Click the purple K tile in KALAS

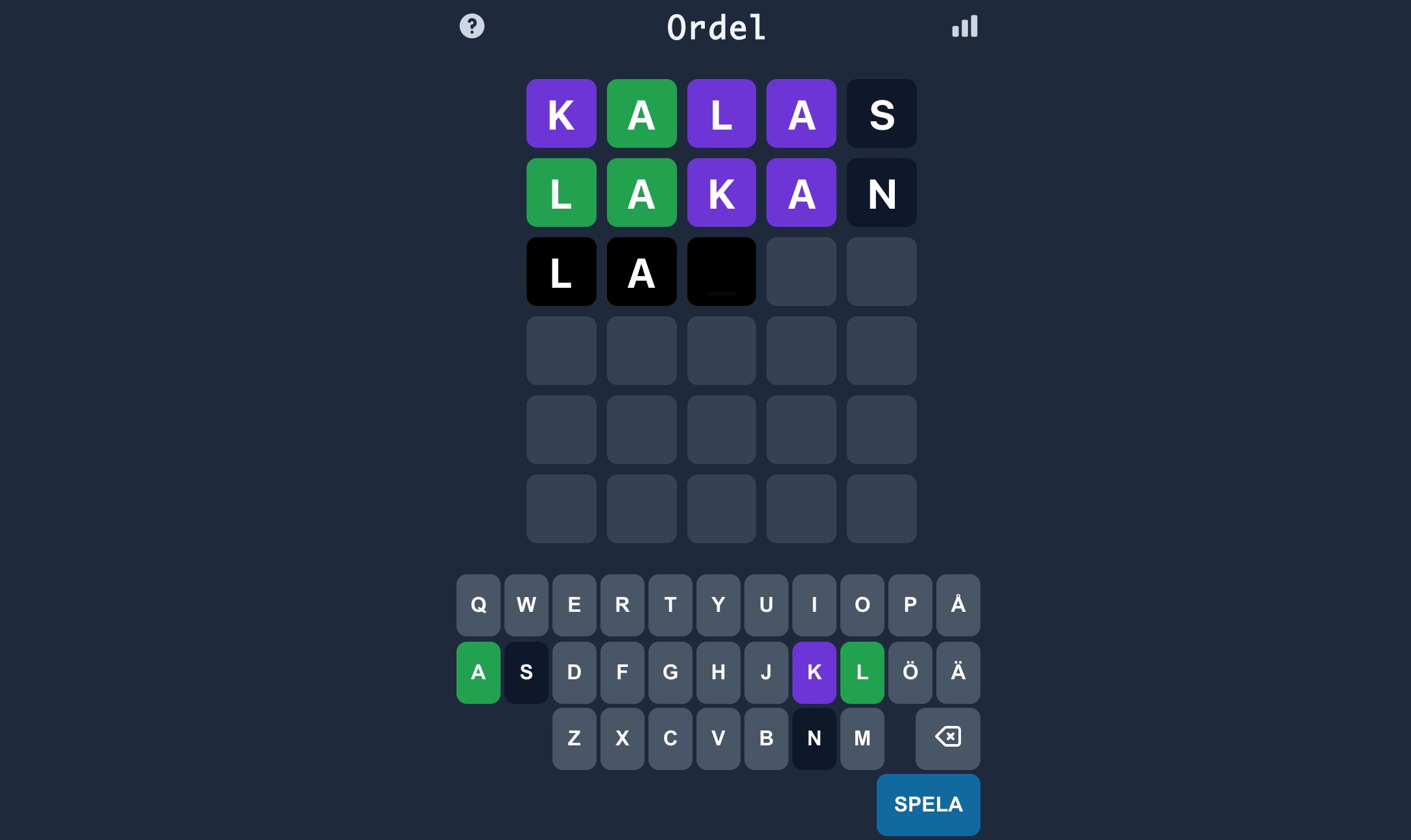tap(561, 113)
